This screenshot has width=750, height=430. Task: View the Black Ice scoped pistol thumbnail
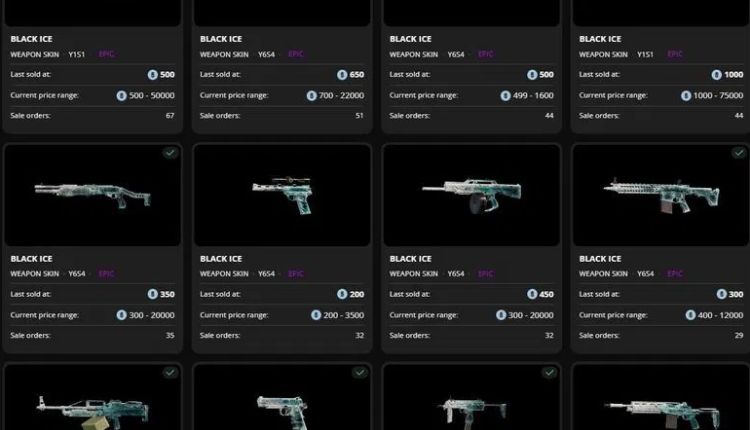pyautogui.click(x=282, y=193)
